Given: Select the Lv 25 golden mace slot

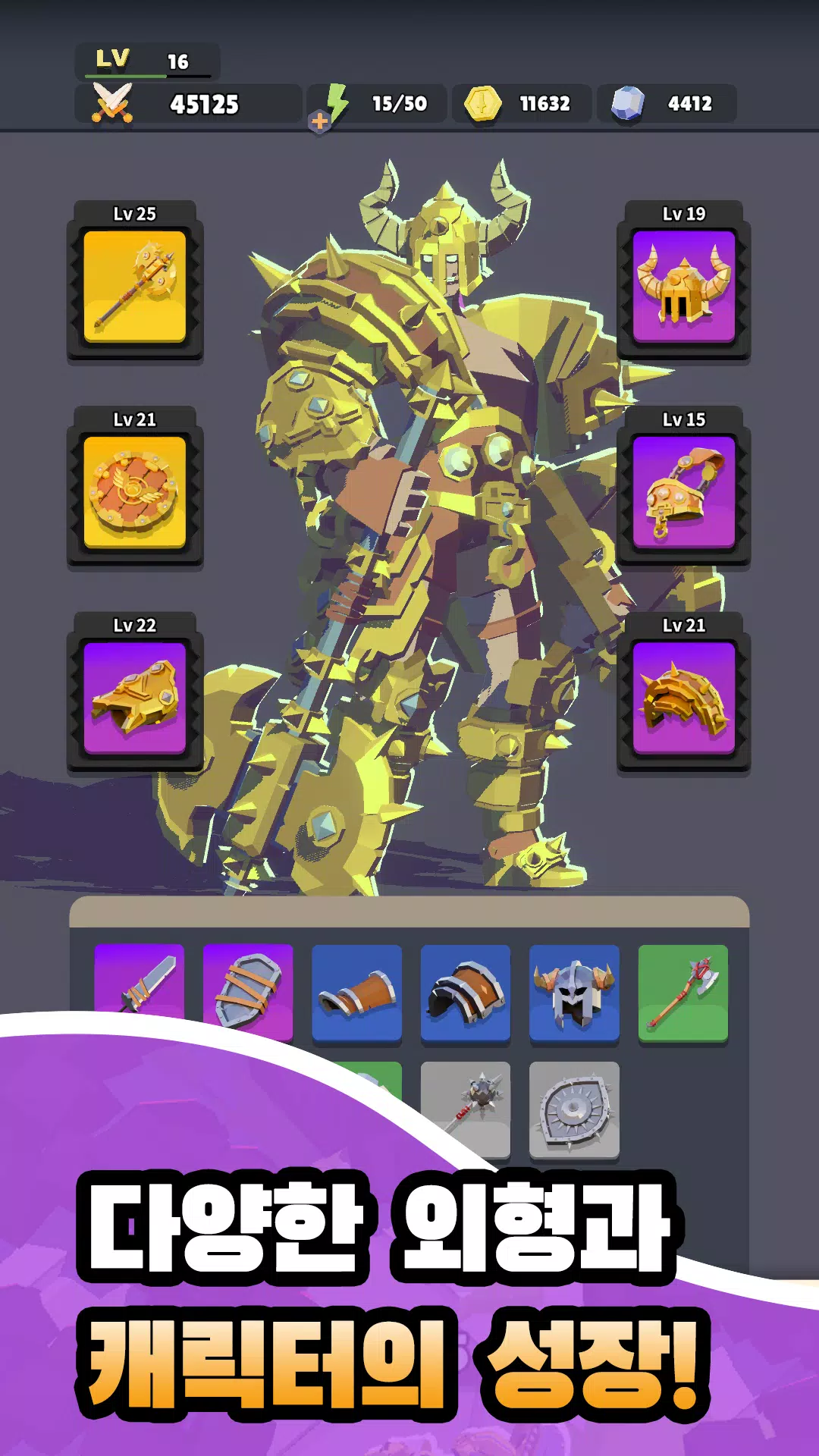Looking at the screenshot, I should point(135,286).
